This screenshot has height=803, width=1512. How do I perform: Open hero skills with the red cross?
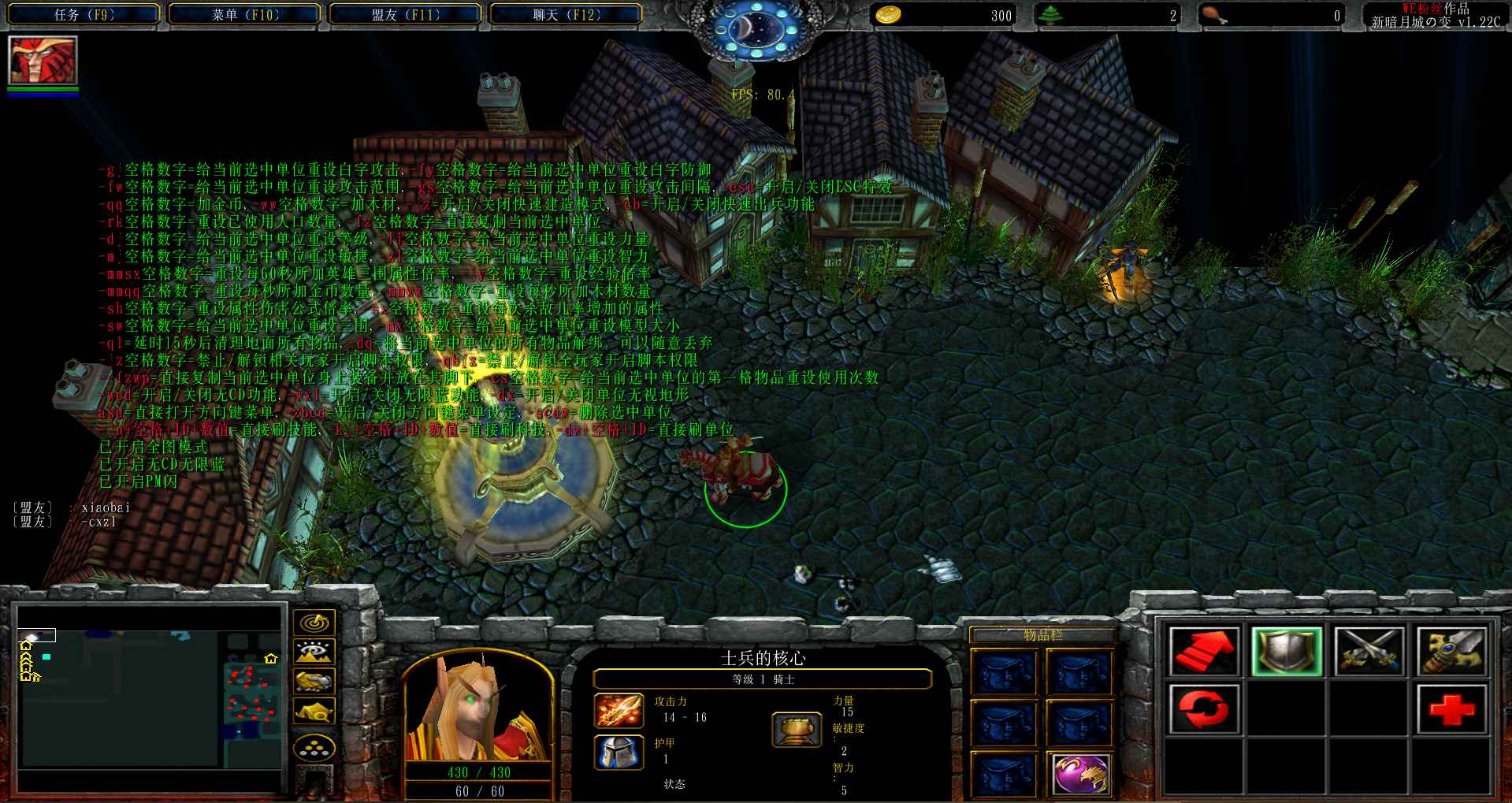tap(1451, 708)
